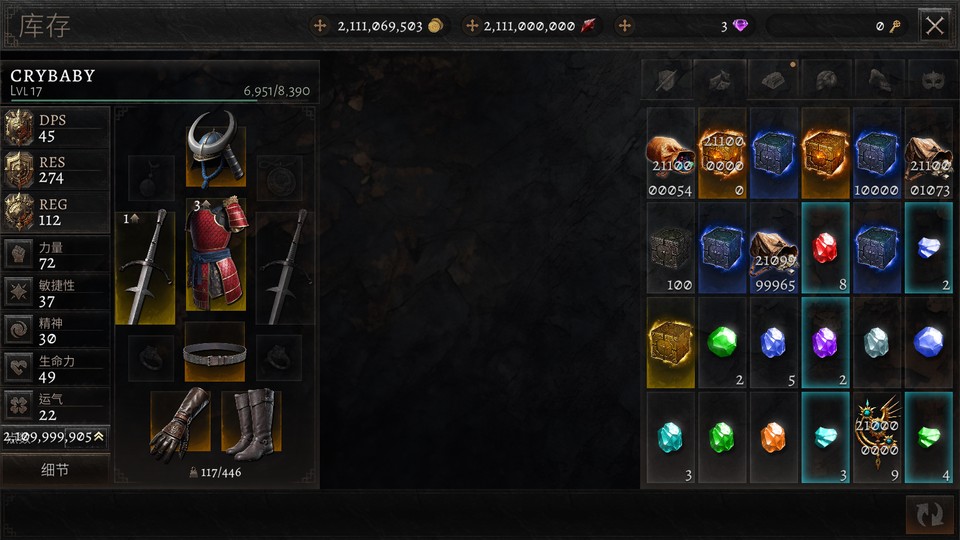Close the inventory with the X button
Screen dimensions: 960x540
point(934,26)
